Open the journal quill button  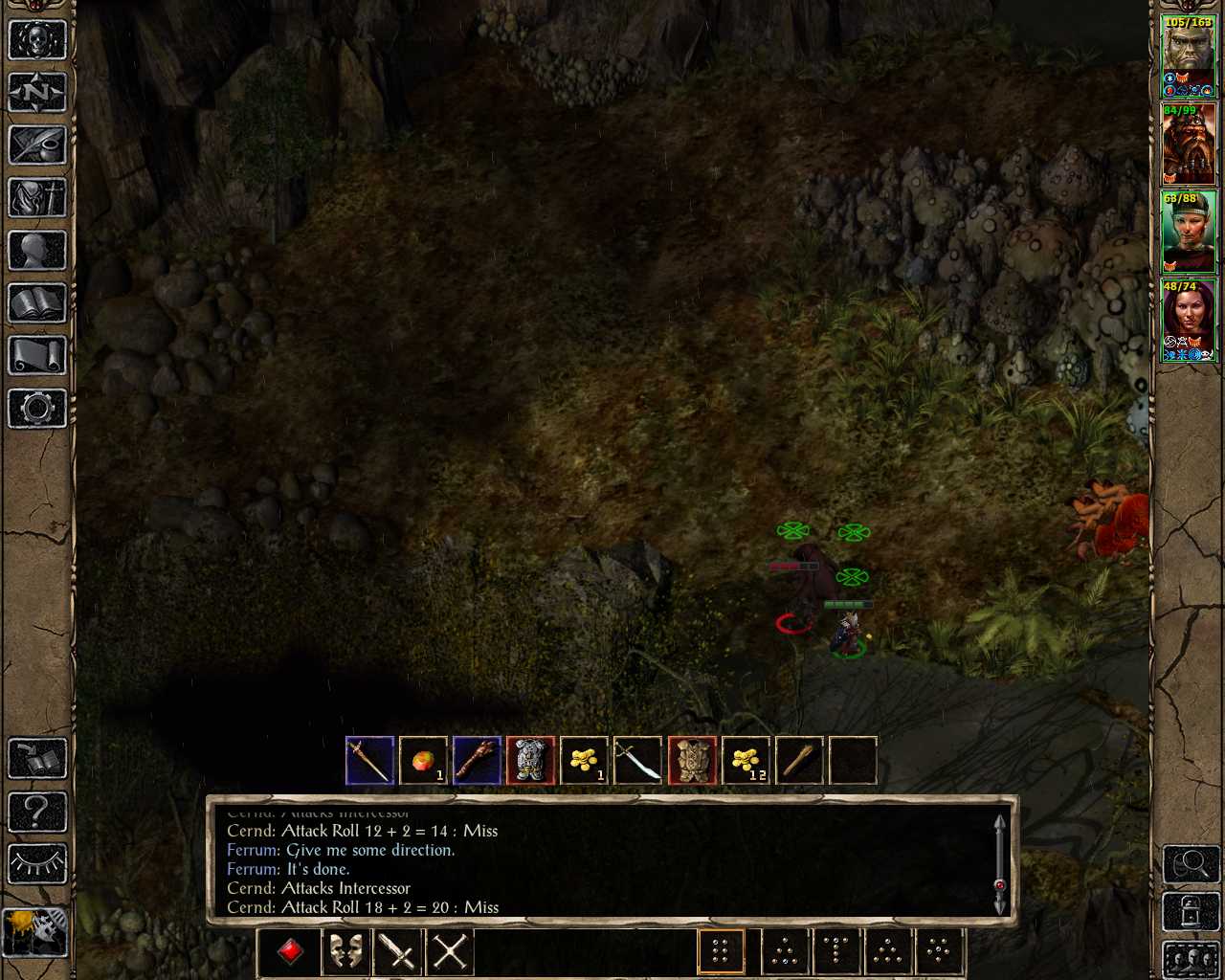[37, 145]
